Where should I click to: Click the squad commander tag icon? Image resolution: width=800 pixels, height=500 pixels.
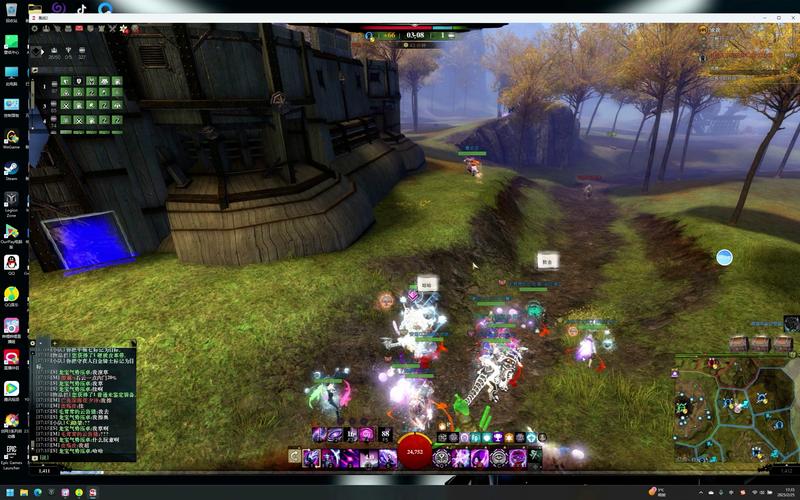[x=37, y=51]
